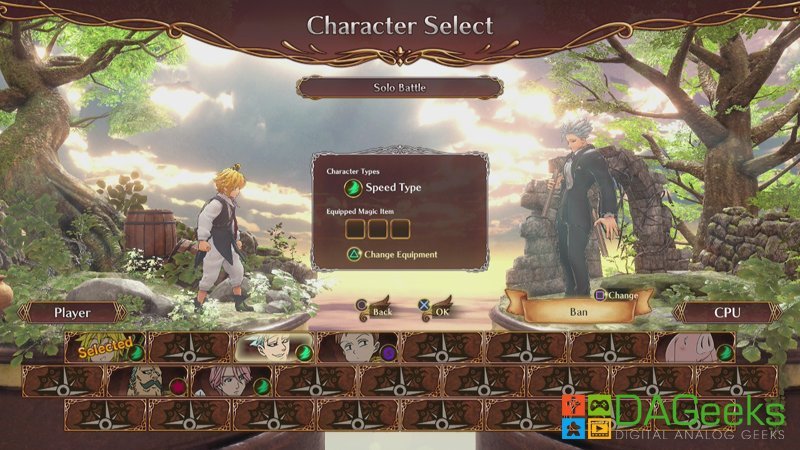This screenshot has width=800, height=450.
Task: Select the selected blond Meliodas character tile
Action: [x=104, y=347]
